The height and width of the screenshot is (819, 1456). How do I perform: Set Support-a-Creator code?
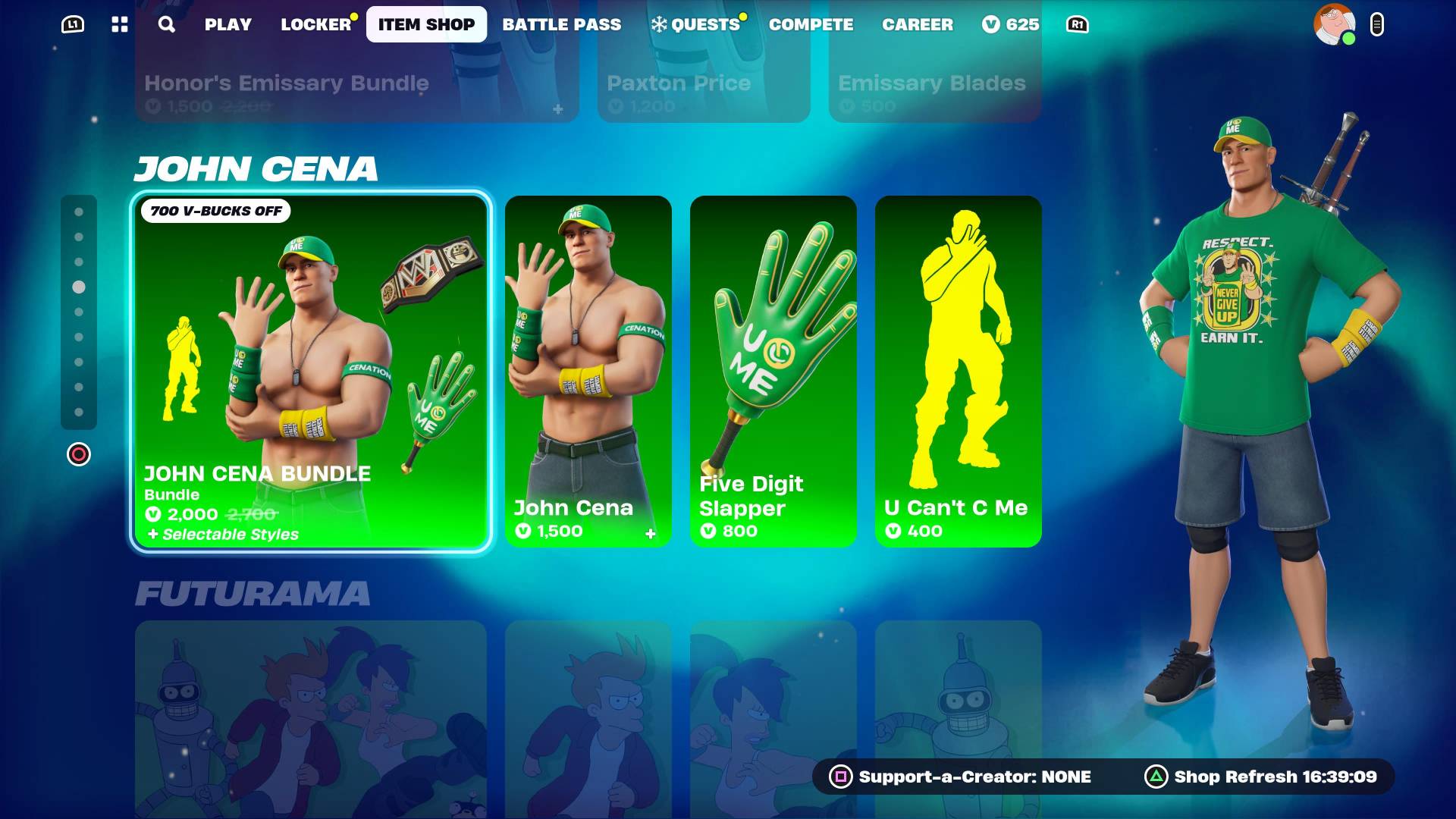(841, 777)
